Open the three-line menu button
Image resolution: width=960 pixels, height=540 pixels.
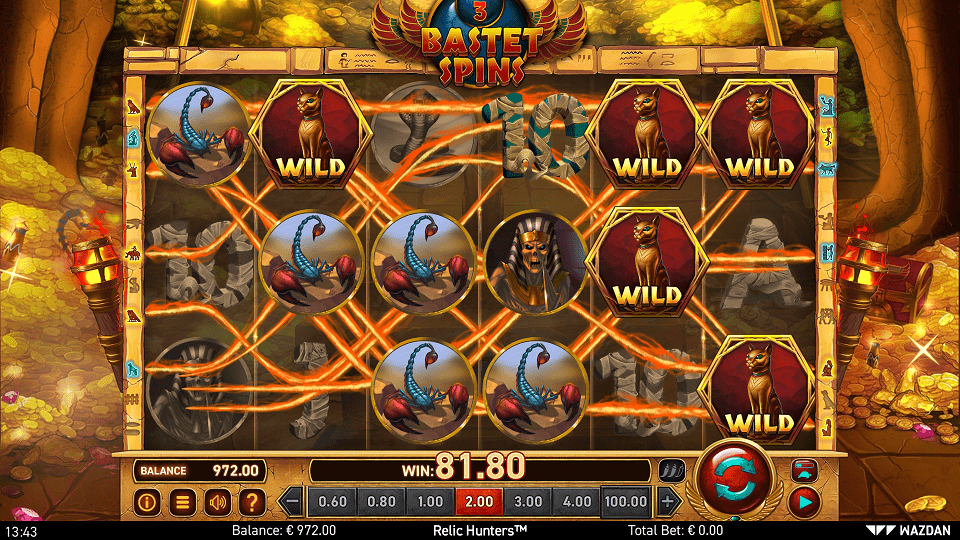coord(182,502)
